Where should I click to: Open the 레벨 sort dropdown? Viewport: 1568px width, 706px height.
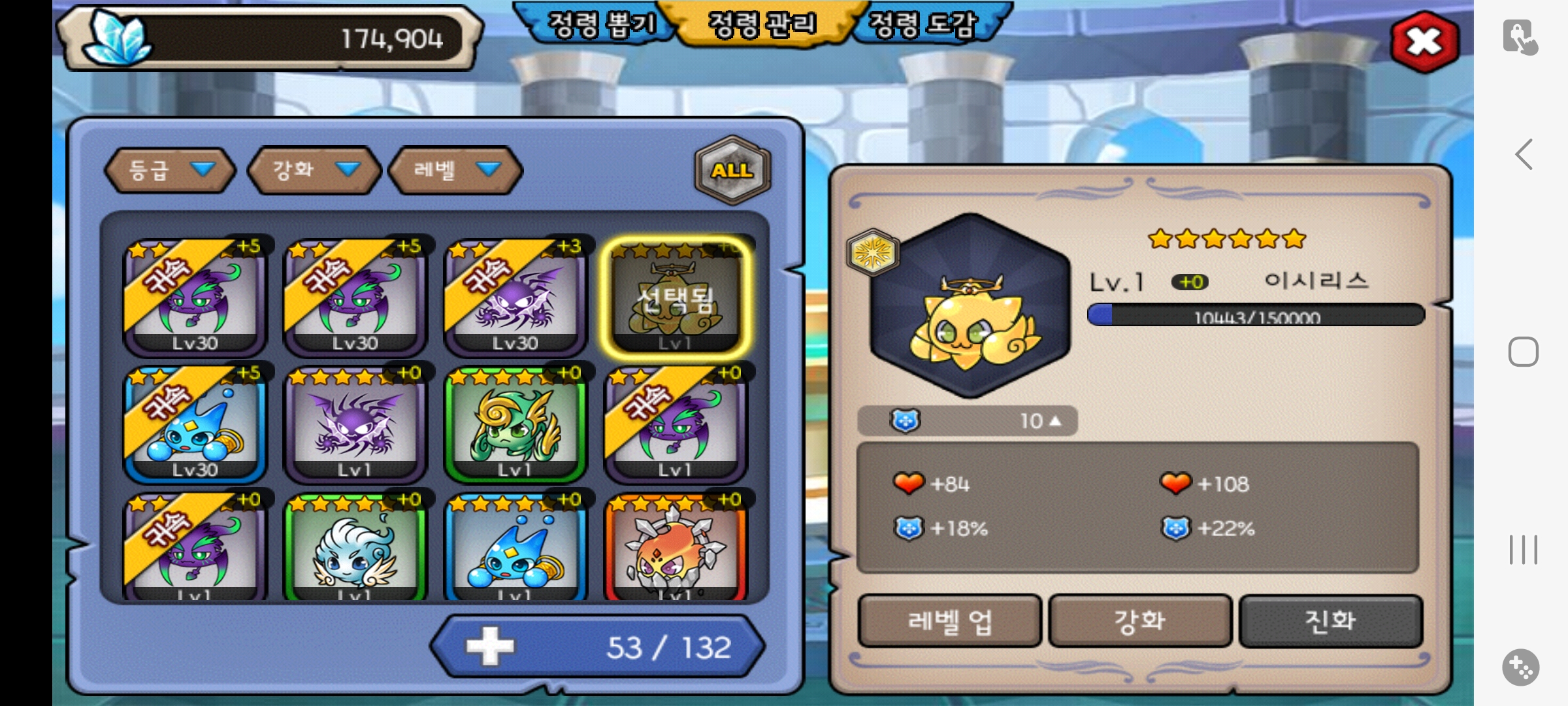click(455, 170)
